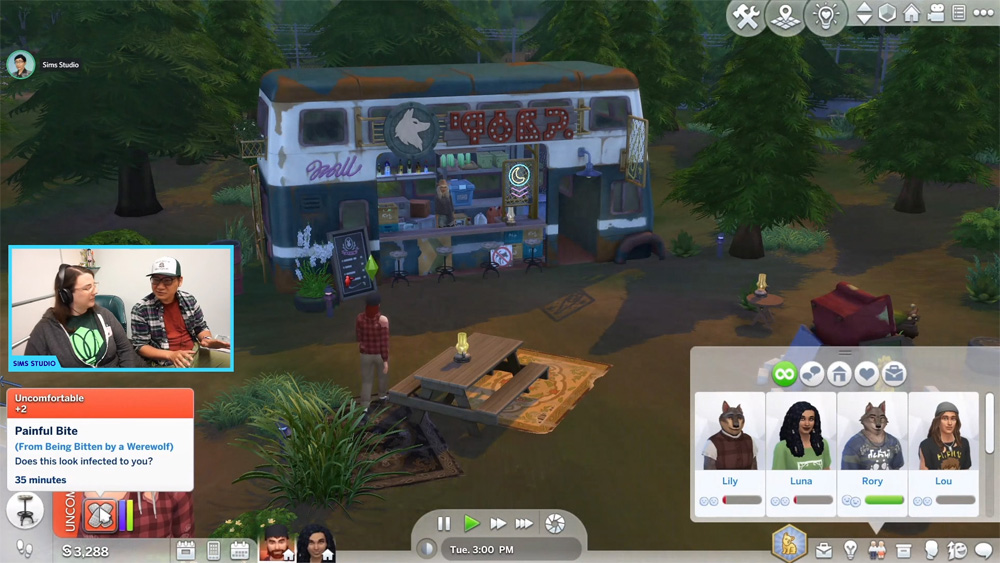Open the world map view button

coord(786,17)
